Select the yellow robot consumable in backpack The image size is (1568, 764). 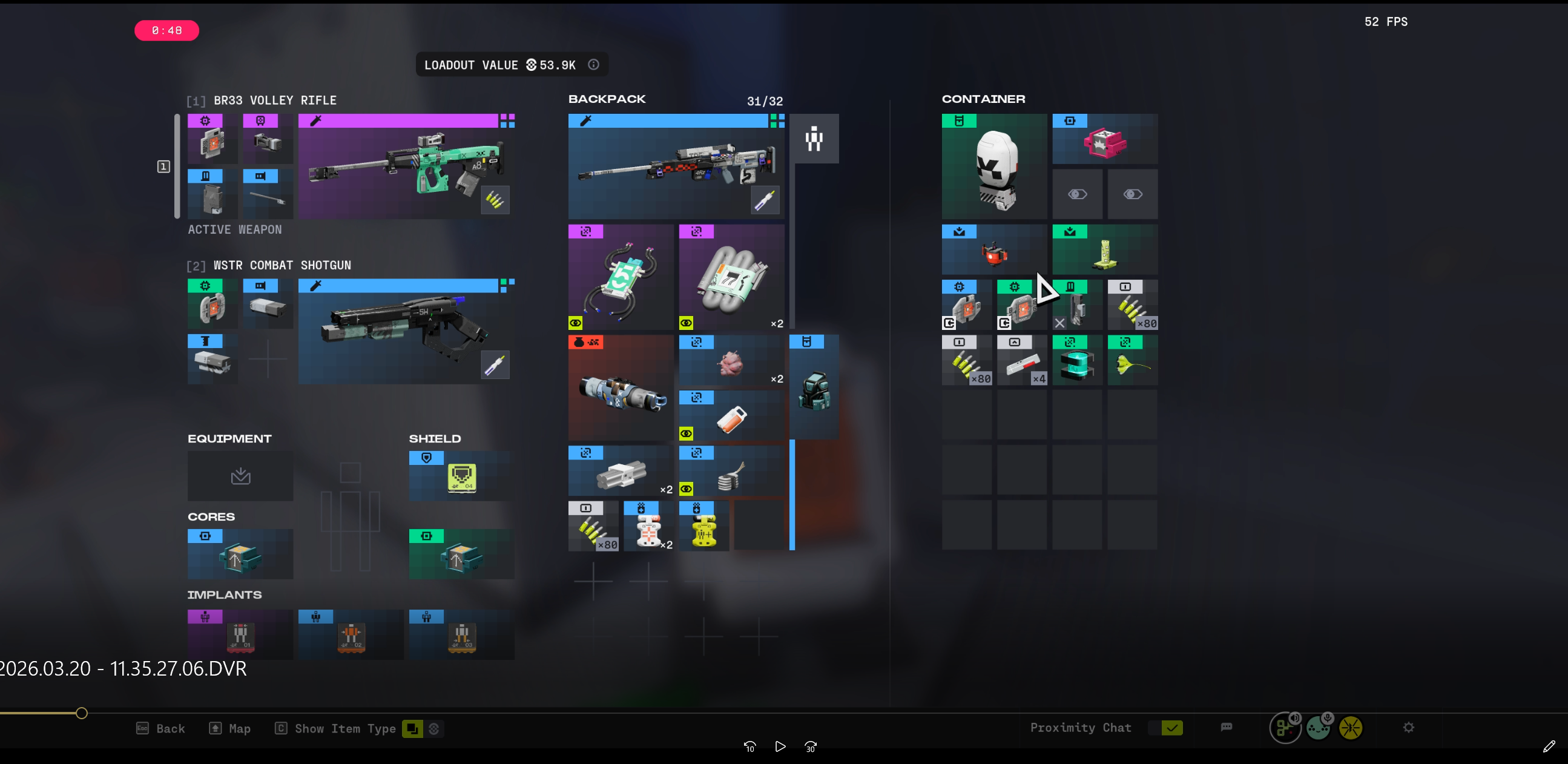coord(703,526)
